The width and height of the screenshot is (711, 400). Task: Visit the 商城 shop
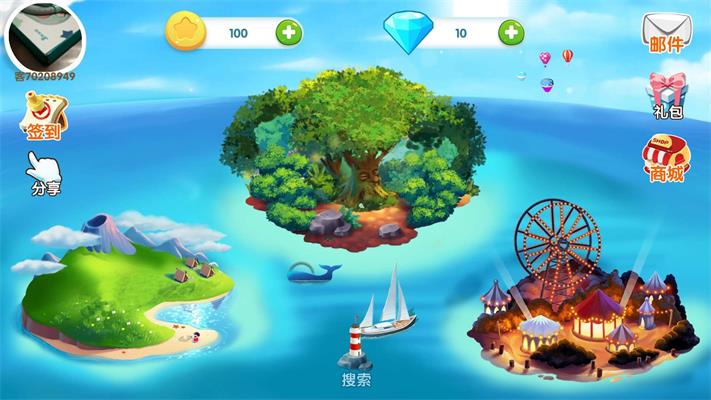[x=666, y=160]
